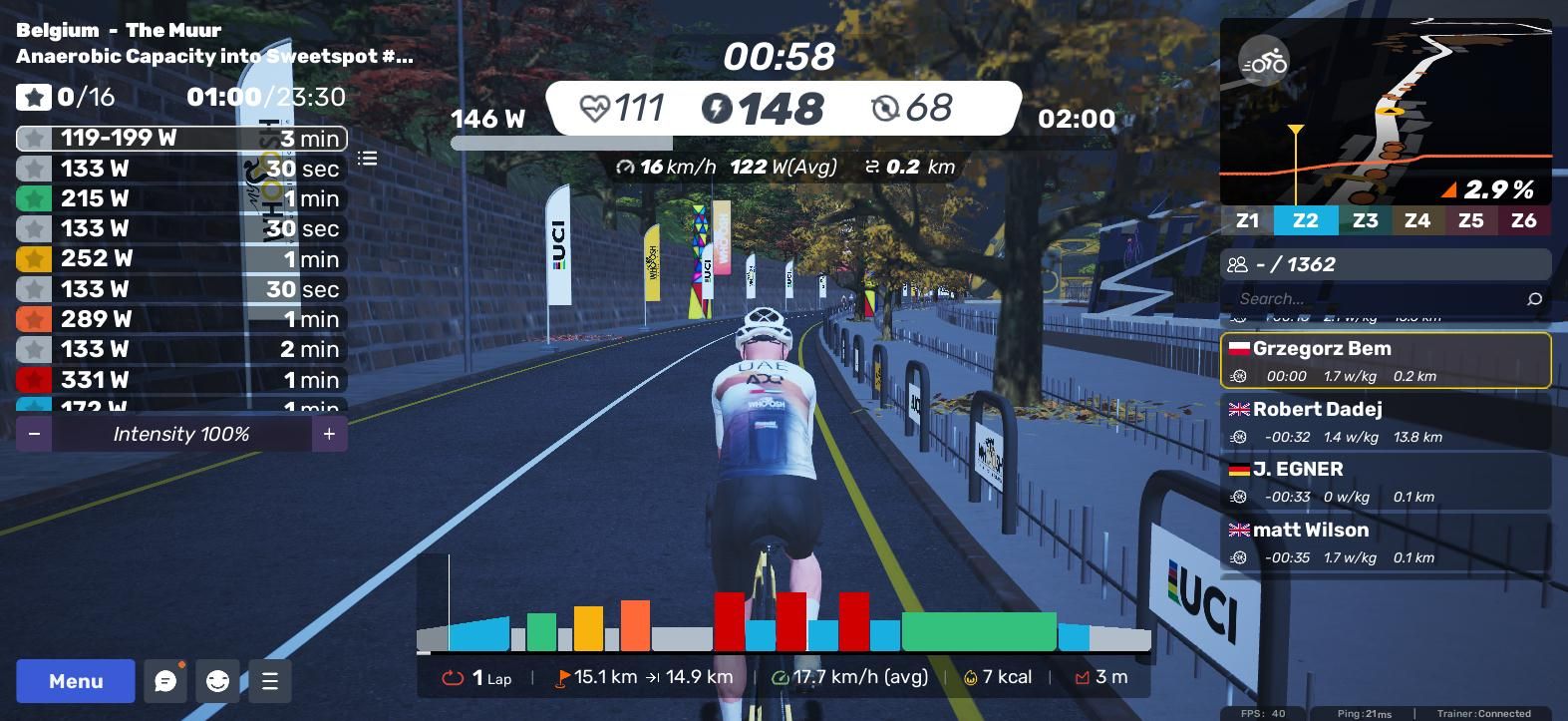
Task: Click the three-line list icon beside the emoji button
Action: pyautogui.click(x=269, y=681)
